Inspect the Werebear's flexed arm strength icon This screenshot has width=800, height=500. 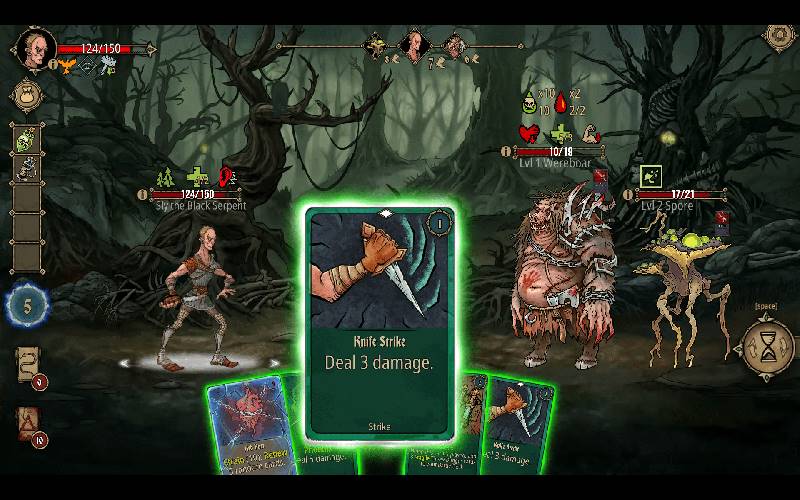[x=590, y=133]
